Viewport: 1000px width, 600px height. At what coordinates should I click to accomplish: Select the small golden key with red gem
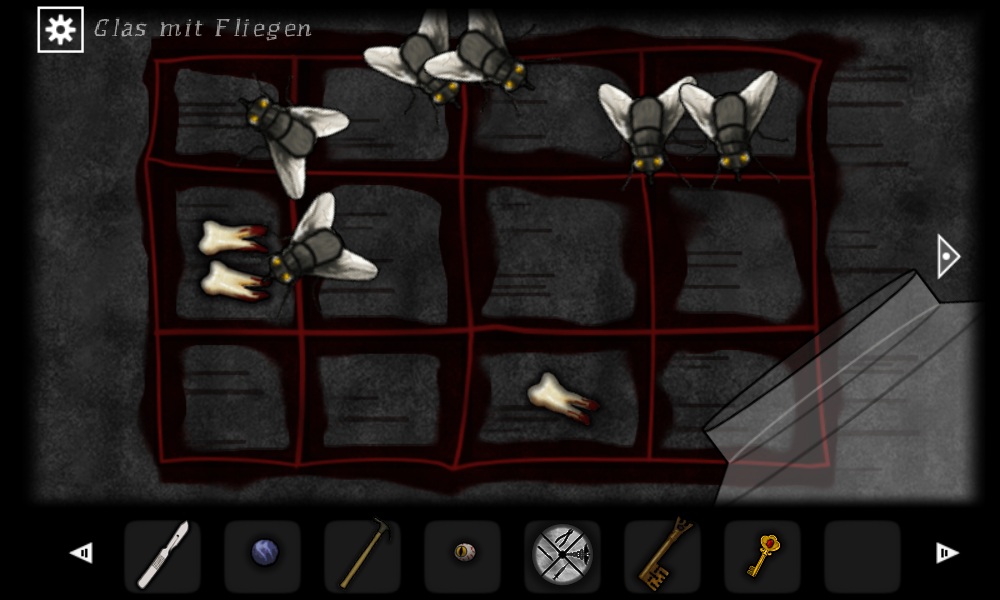(x=762, y=554)
